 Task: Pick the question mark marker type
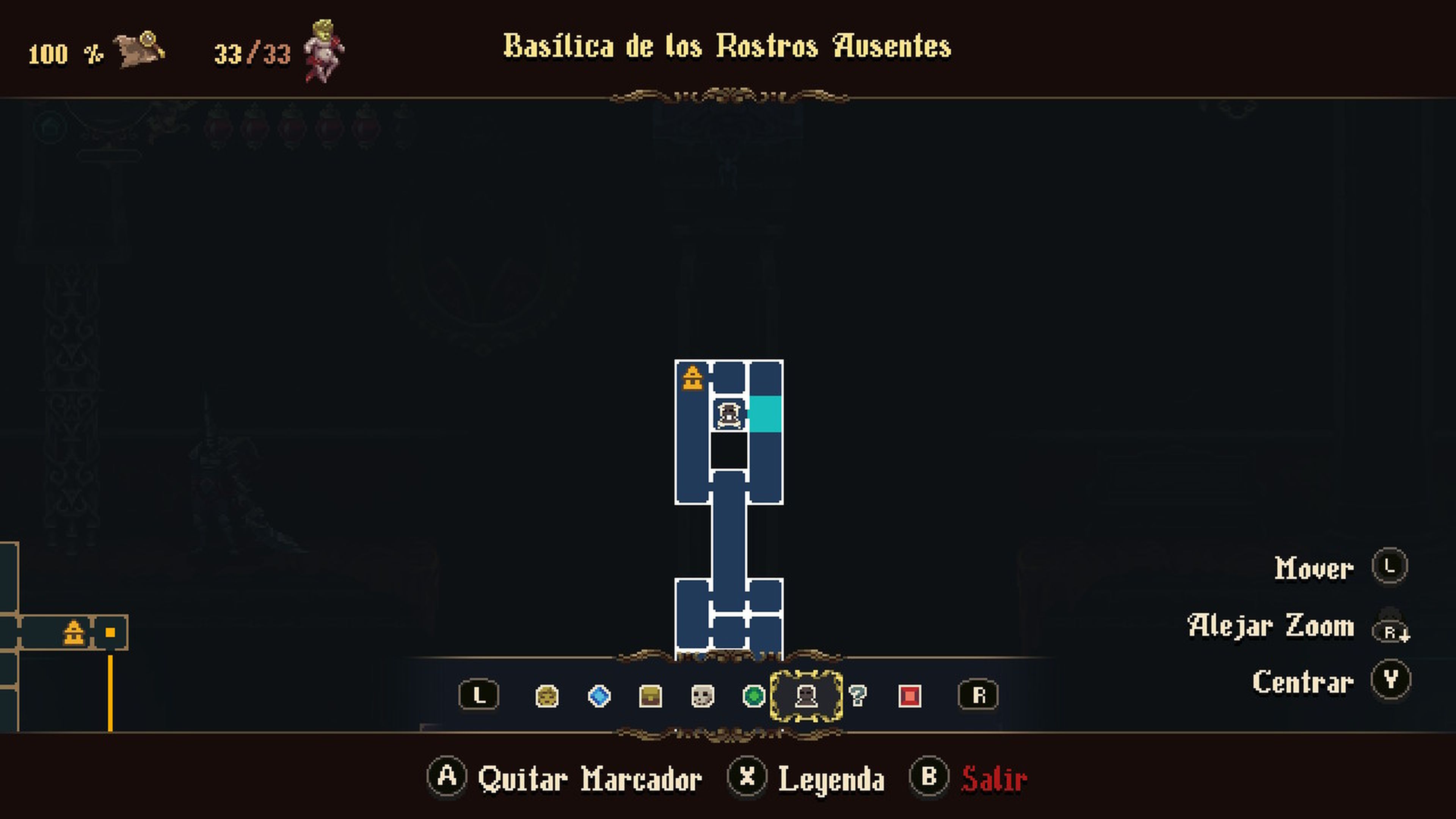pyautogui.click(x=857, y=696)
